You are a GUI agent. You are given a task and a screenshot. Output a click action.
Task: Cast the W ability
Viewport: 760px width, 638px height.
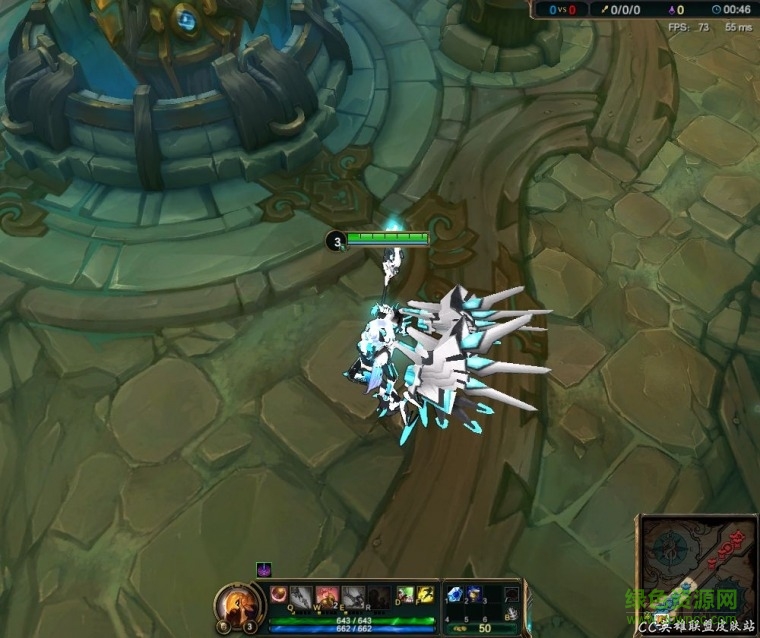327,597
